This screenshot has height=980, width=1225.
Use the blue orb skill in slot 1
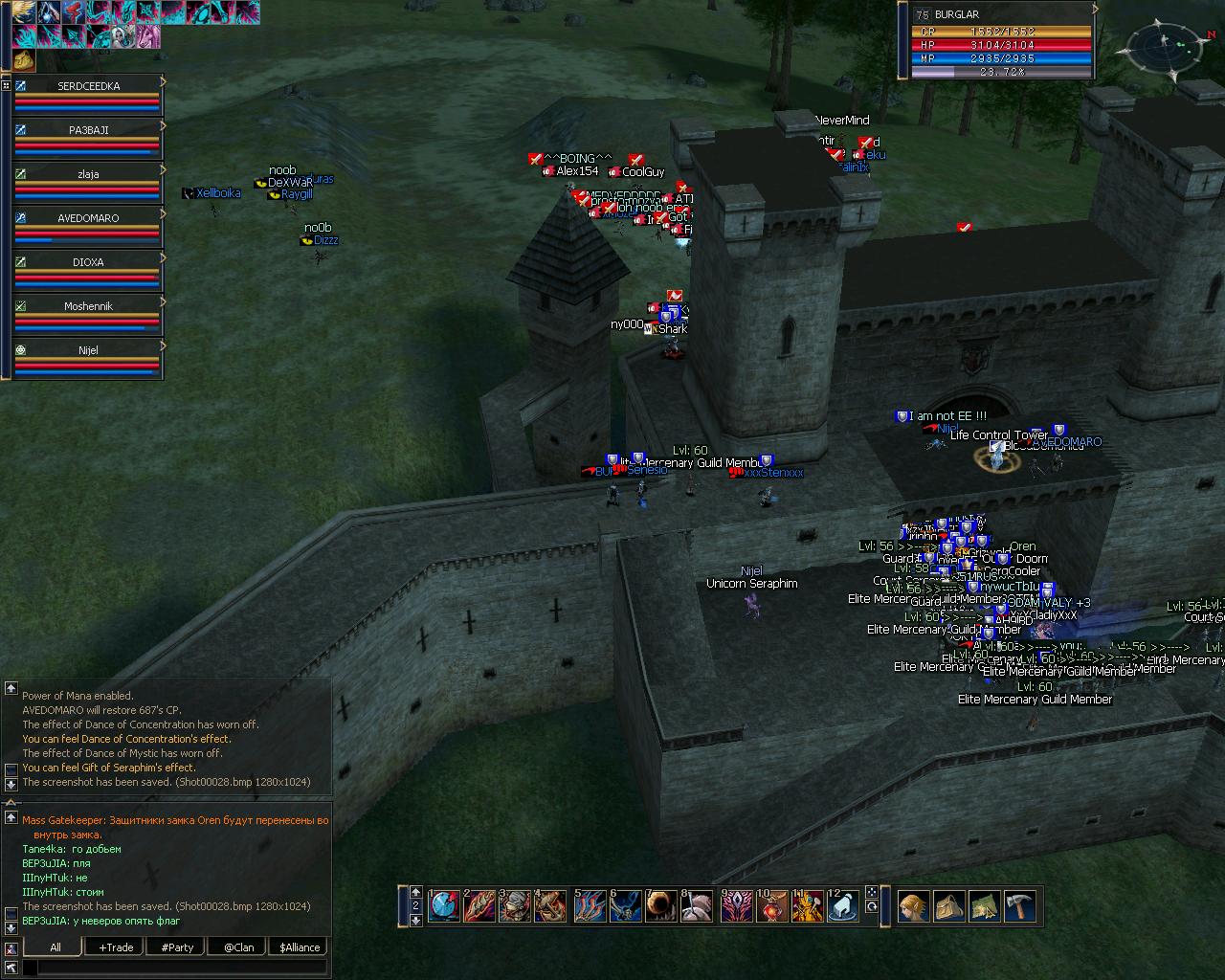[444, 905]
